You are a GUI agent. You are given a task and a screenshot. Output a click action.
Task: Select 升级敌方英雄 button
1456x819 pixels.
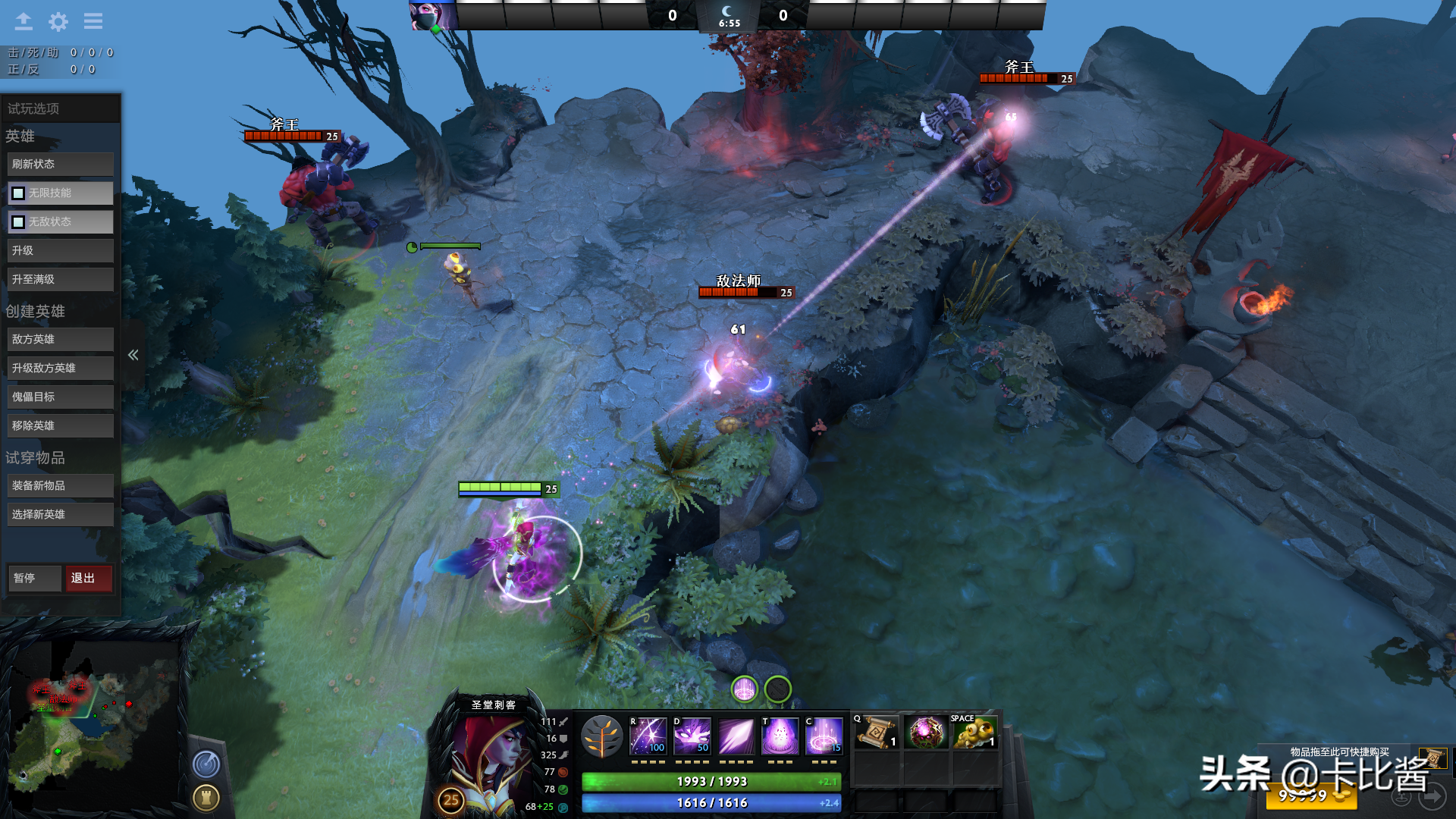[x=61, y=368]
